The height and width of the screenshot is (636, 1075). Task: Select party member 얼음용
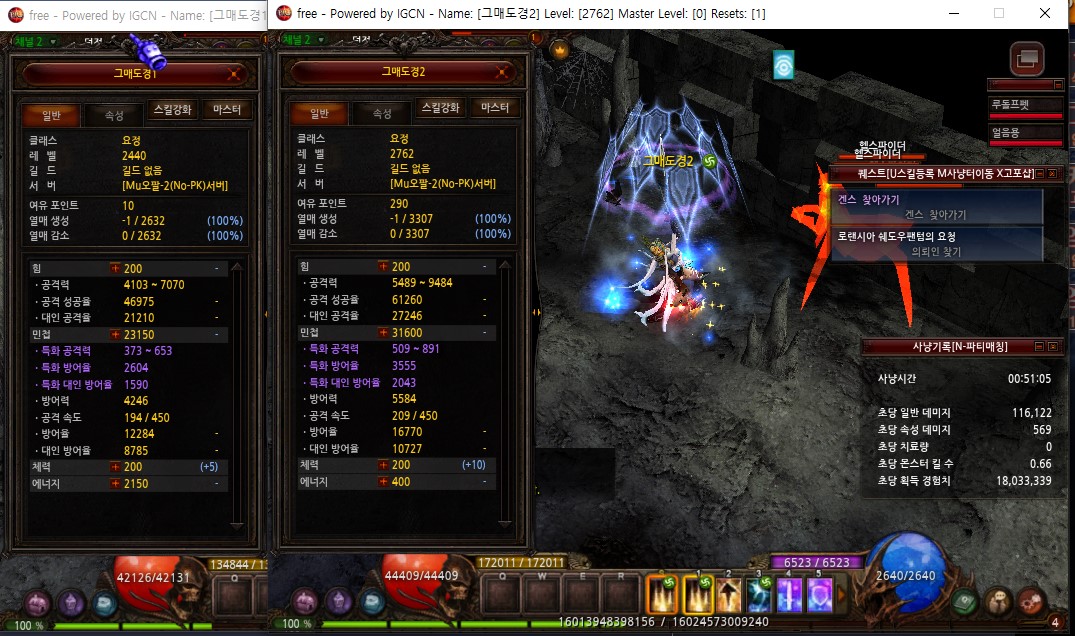pyautogui.click(x=1024, y=133)
